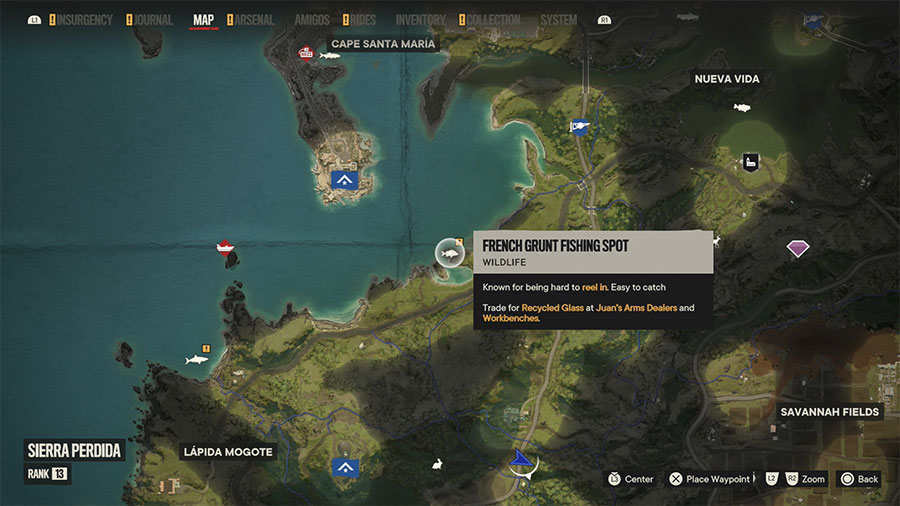Switch to the Journal tab
This screenshot has width=900, height=506.
[152, 20]
